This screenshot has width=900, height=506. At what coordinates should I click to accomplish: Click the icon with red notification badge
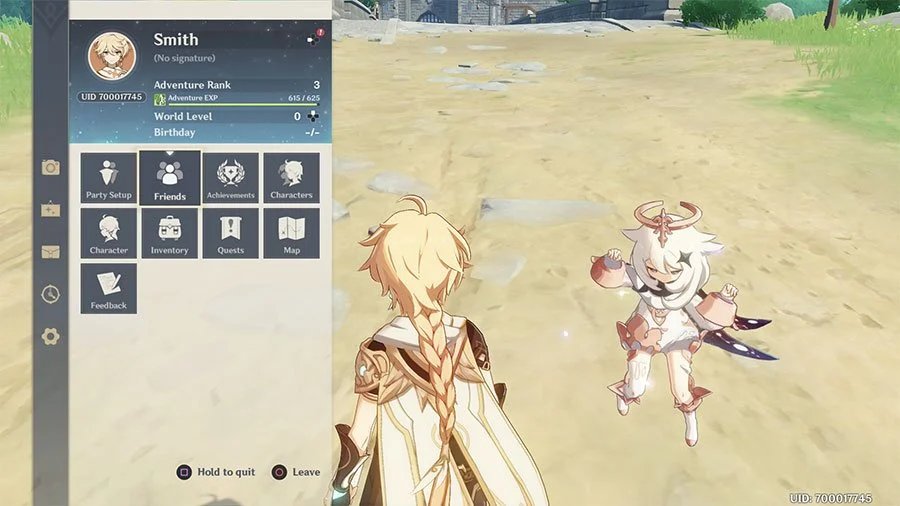tap(314, 39)
